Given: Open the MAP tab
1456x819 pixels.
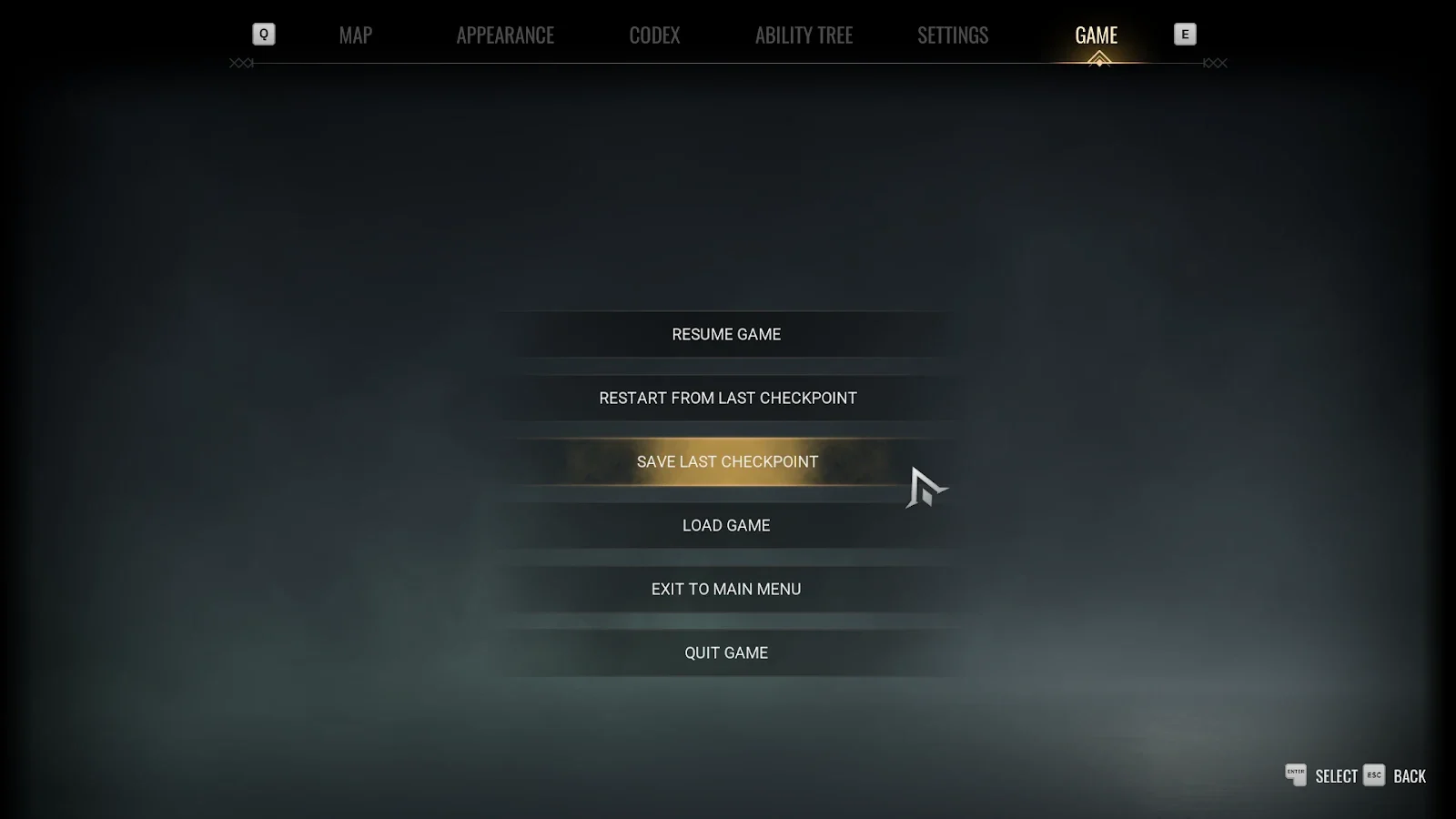Looking at the screenshot, I should pos(354,35).
